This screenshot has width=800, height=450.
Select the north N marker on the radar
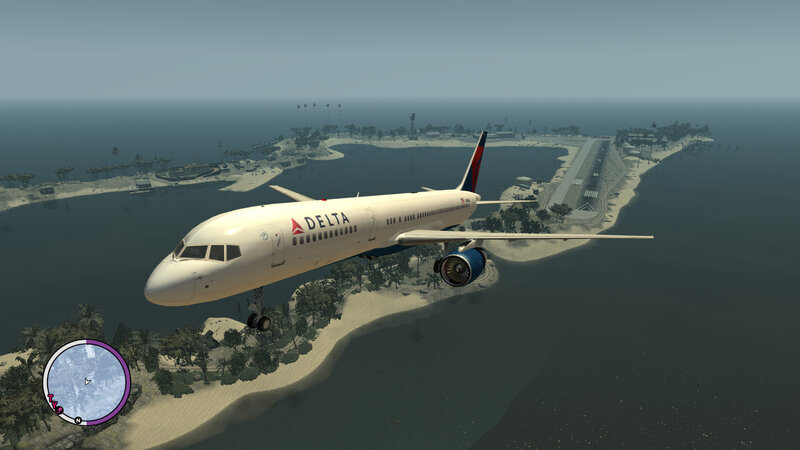79,420
